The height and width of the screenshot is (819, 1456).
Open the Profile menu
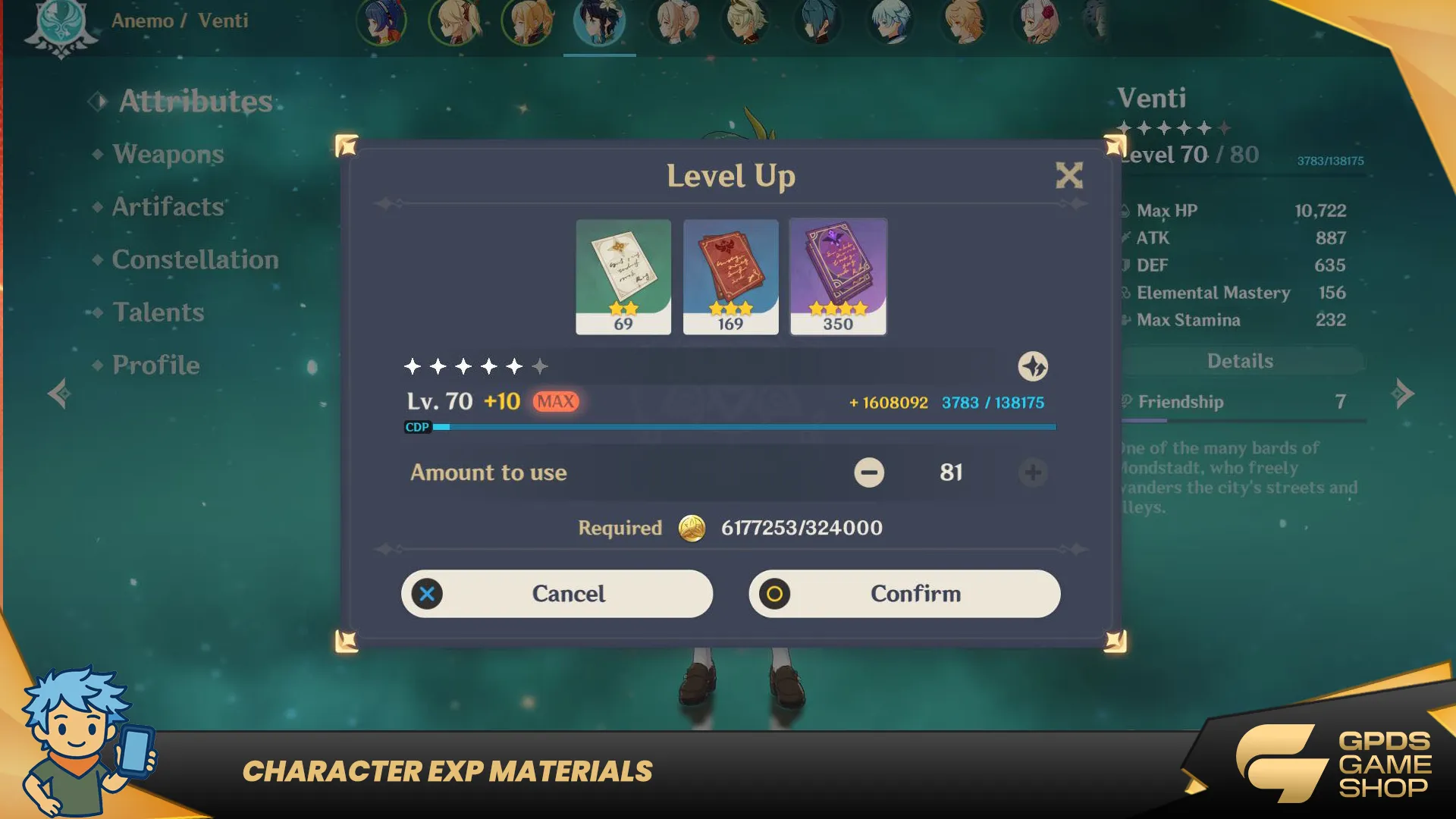[x=155, y=366]
